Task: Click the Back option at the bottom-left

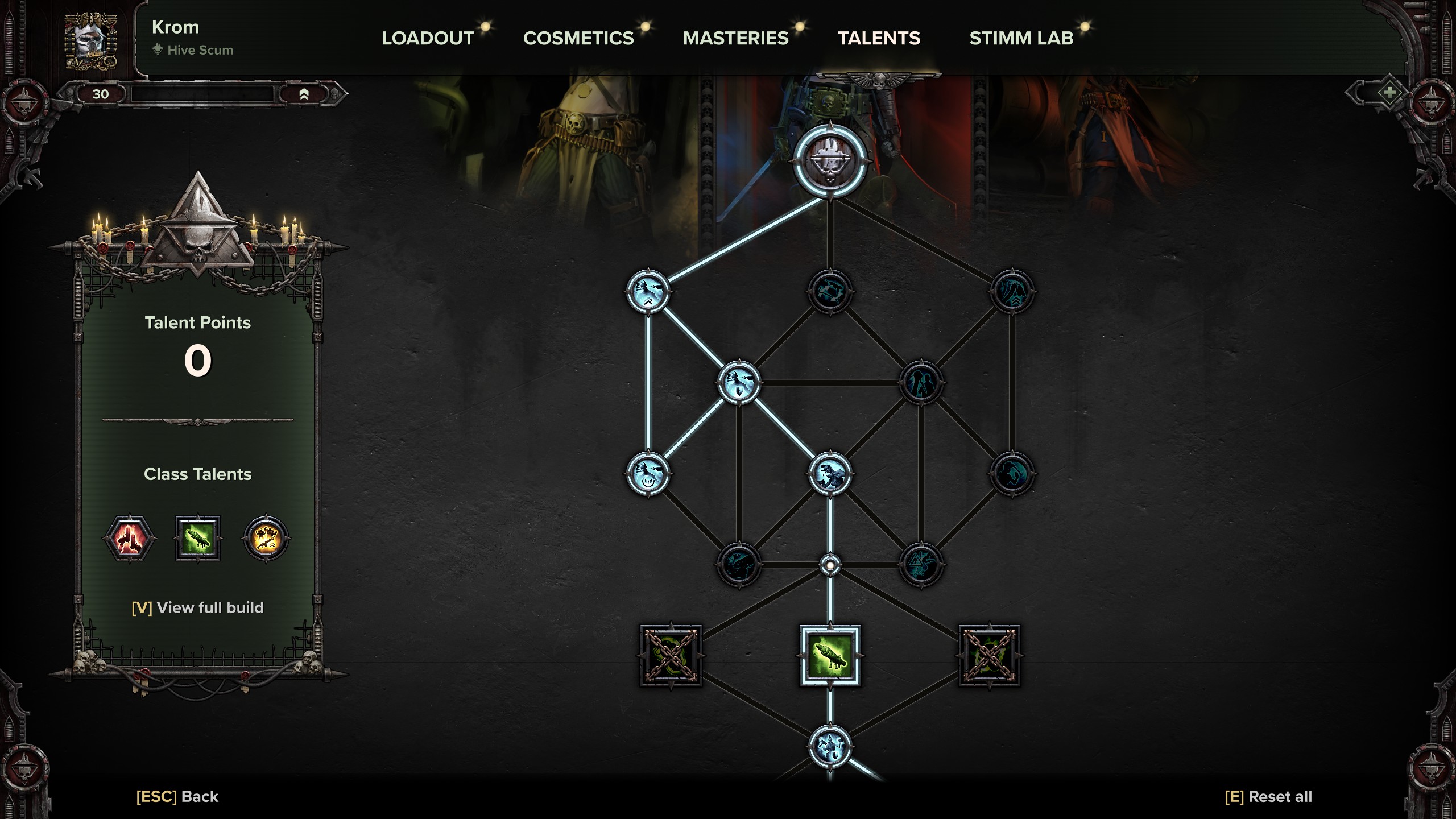Action: click(176, 796)
